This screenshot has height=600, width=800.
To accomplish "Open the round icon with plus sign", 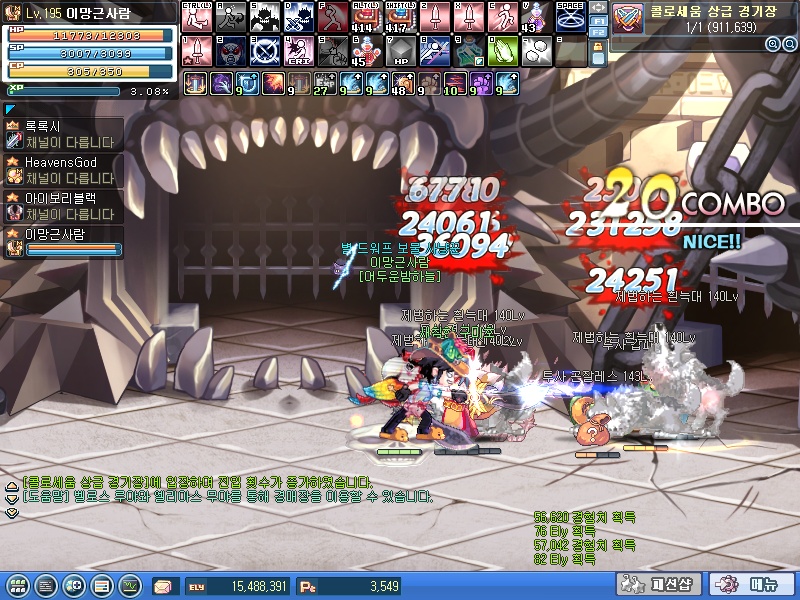I will tap(73, 585).
